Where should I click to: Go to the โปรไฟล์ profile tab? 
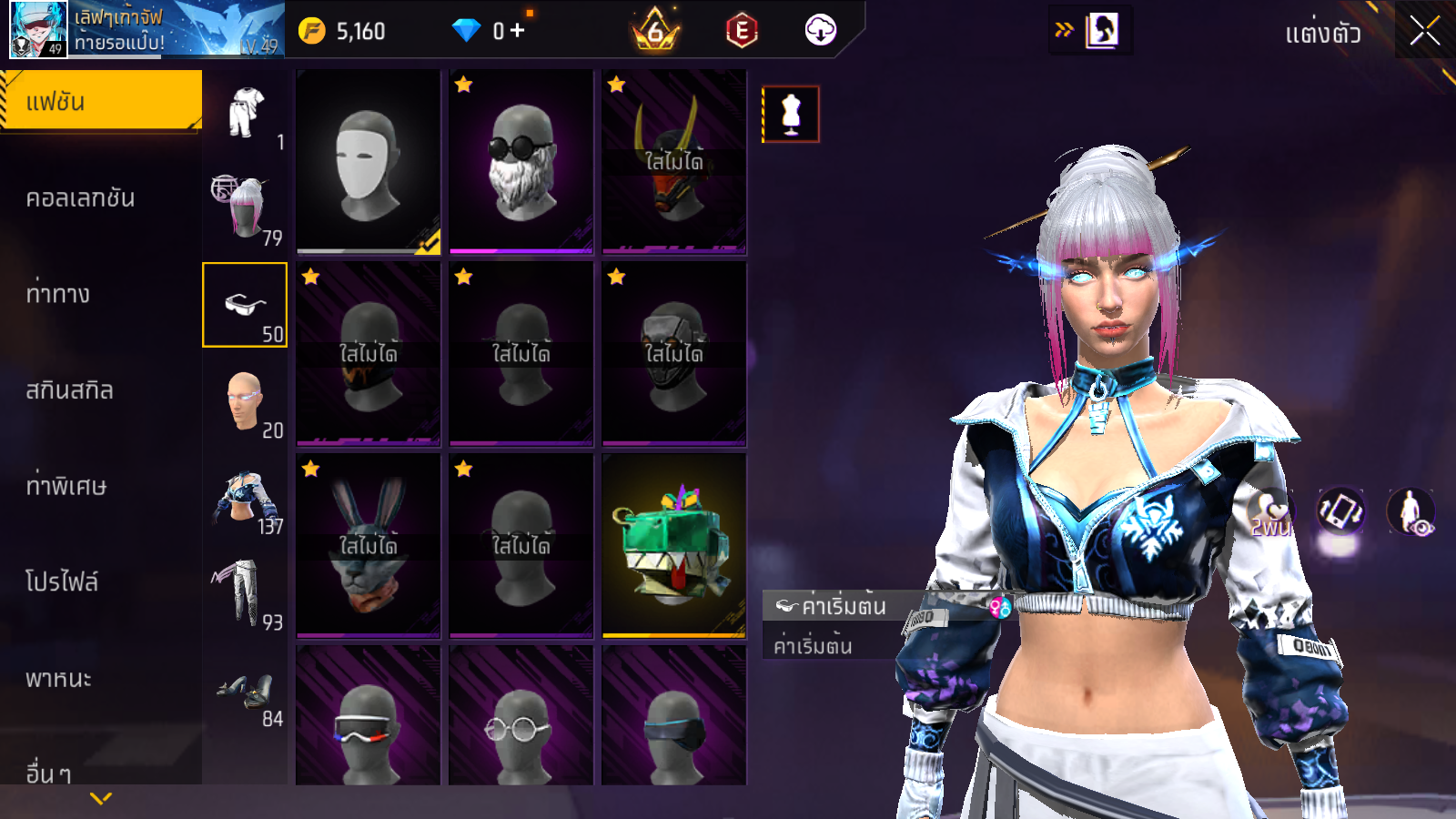pyautogui.click(x=62, y=582)
